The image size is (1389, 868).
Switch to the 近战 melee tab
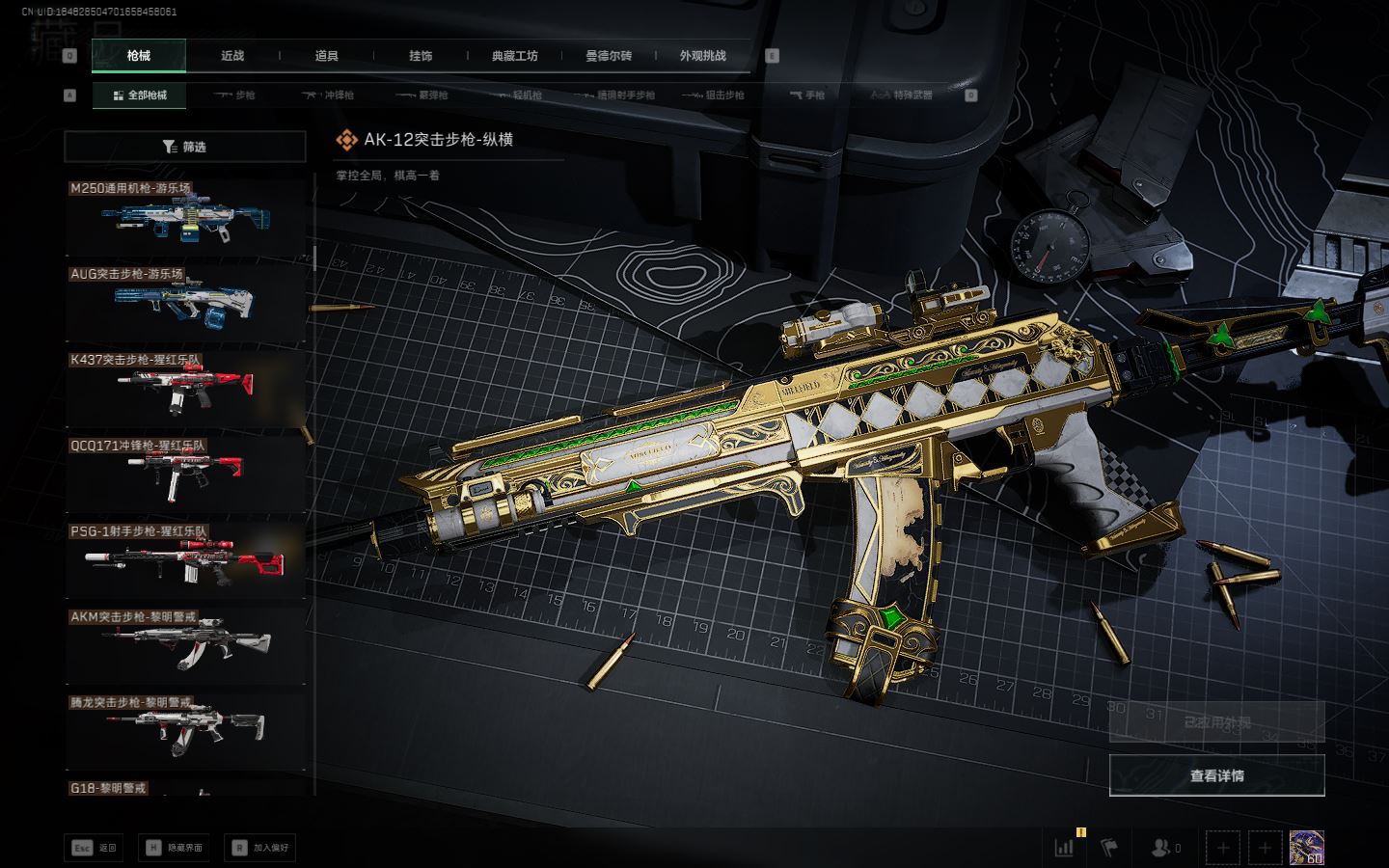coord(232,56)
